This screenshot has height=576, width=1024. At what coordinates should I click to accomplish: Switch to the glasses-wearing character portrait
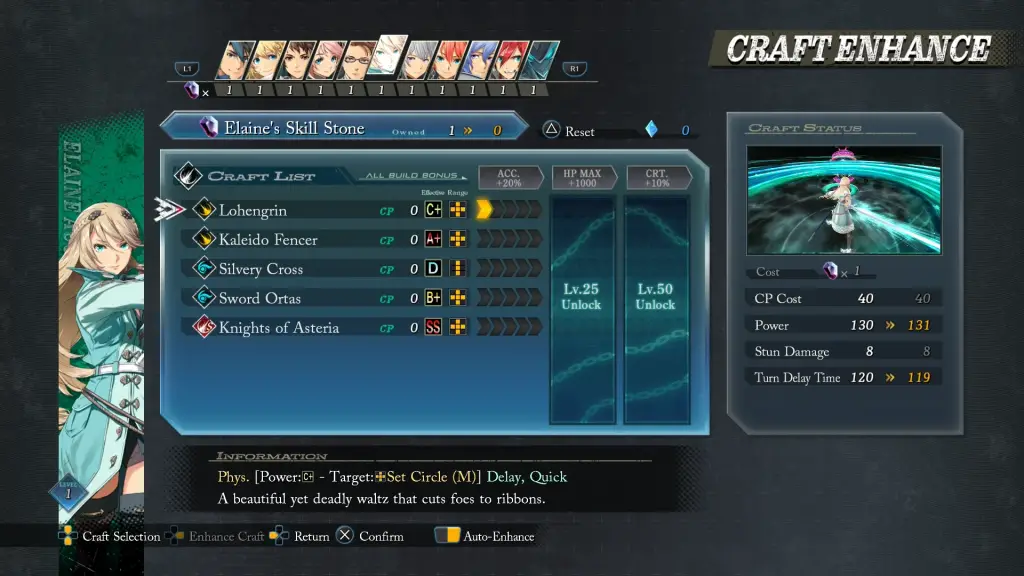(x=356, y=60)
